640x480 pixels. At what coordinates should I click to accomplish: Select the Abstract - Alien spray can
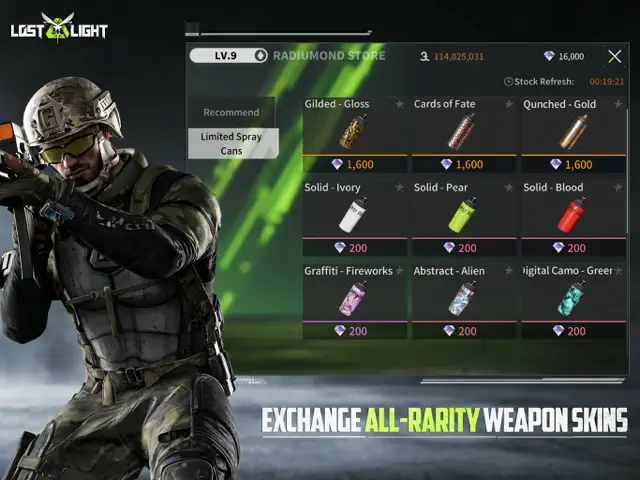point(463,299)
